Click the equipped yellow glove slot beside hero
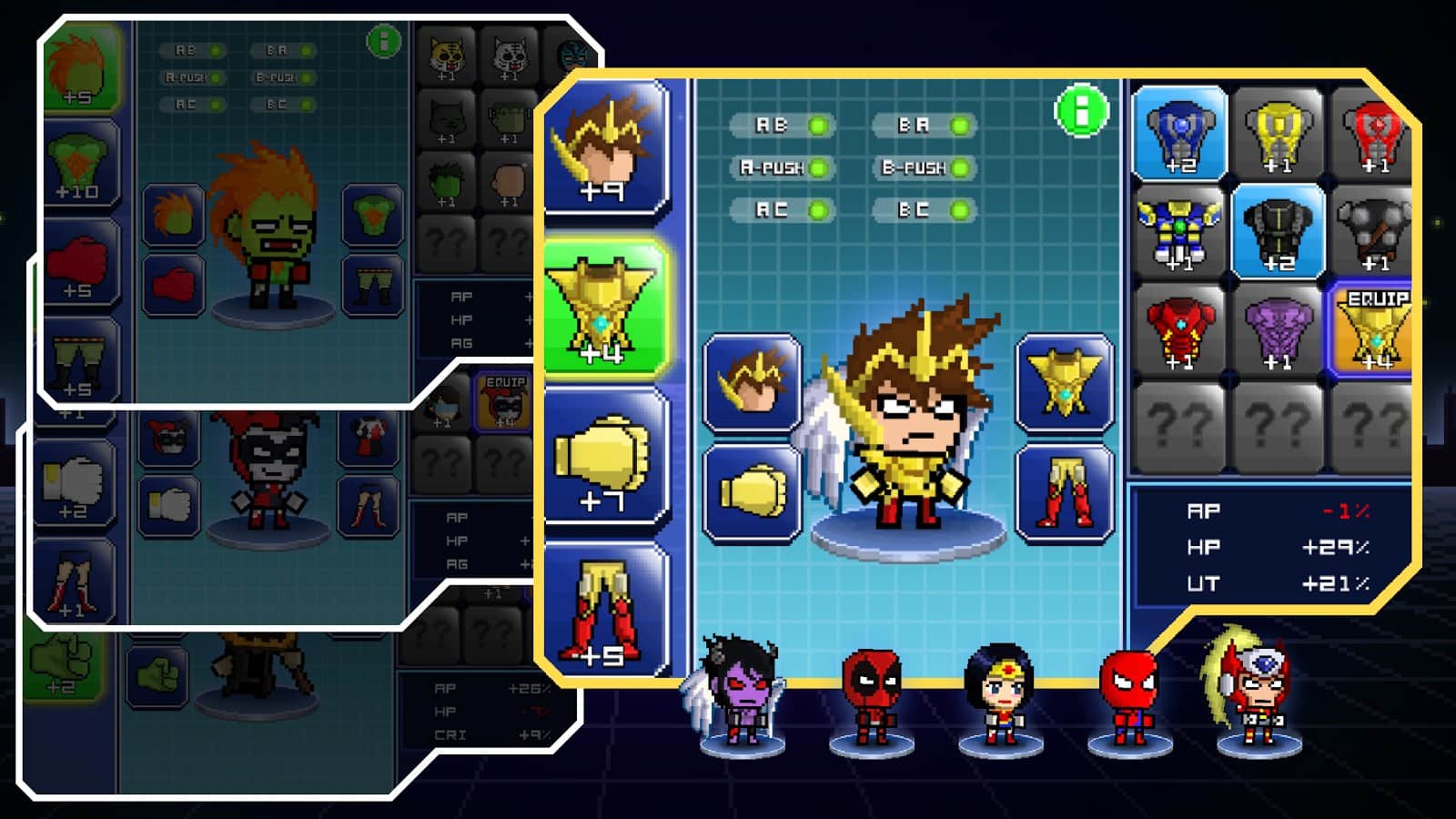1456x819 pixels. click(x=753, y=493)
